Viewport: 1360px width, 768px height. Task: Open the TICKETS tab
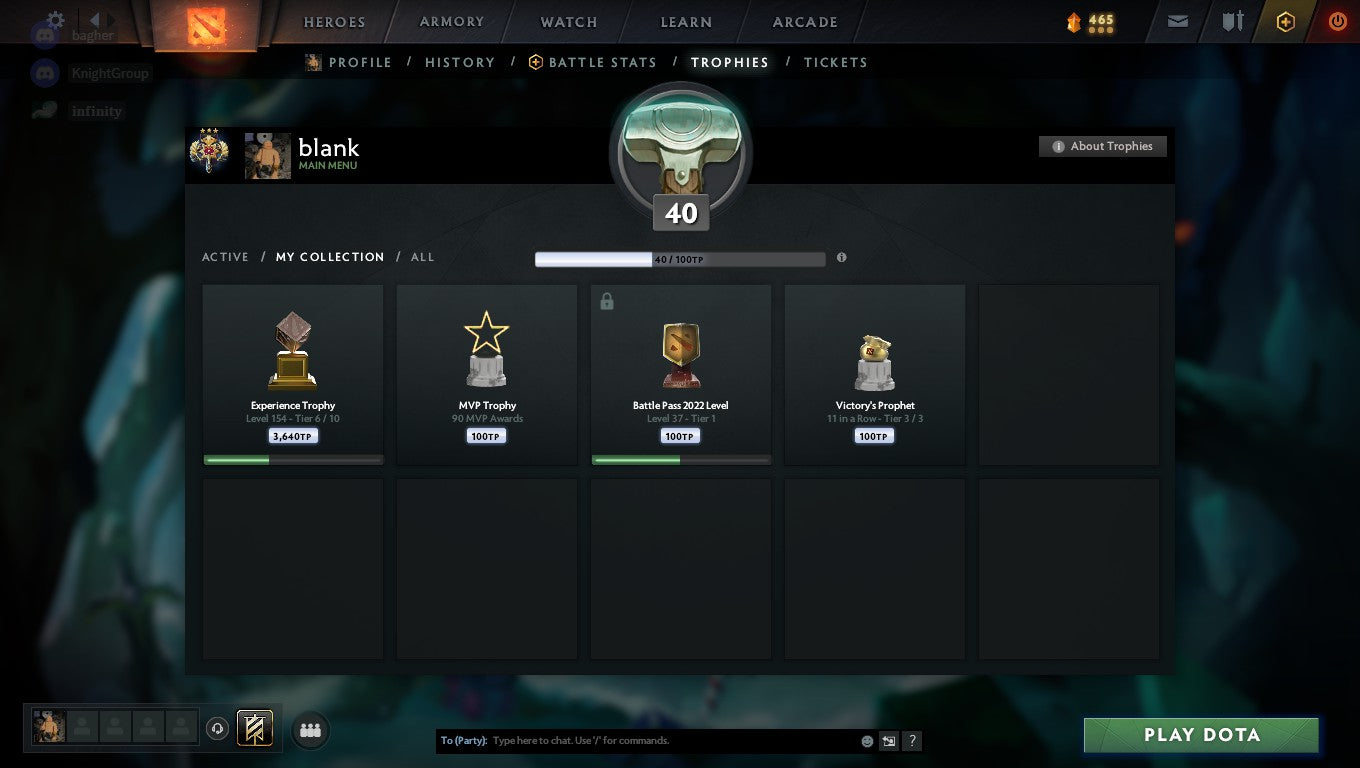pos(835,62)
